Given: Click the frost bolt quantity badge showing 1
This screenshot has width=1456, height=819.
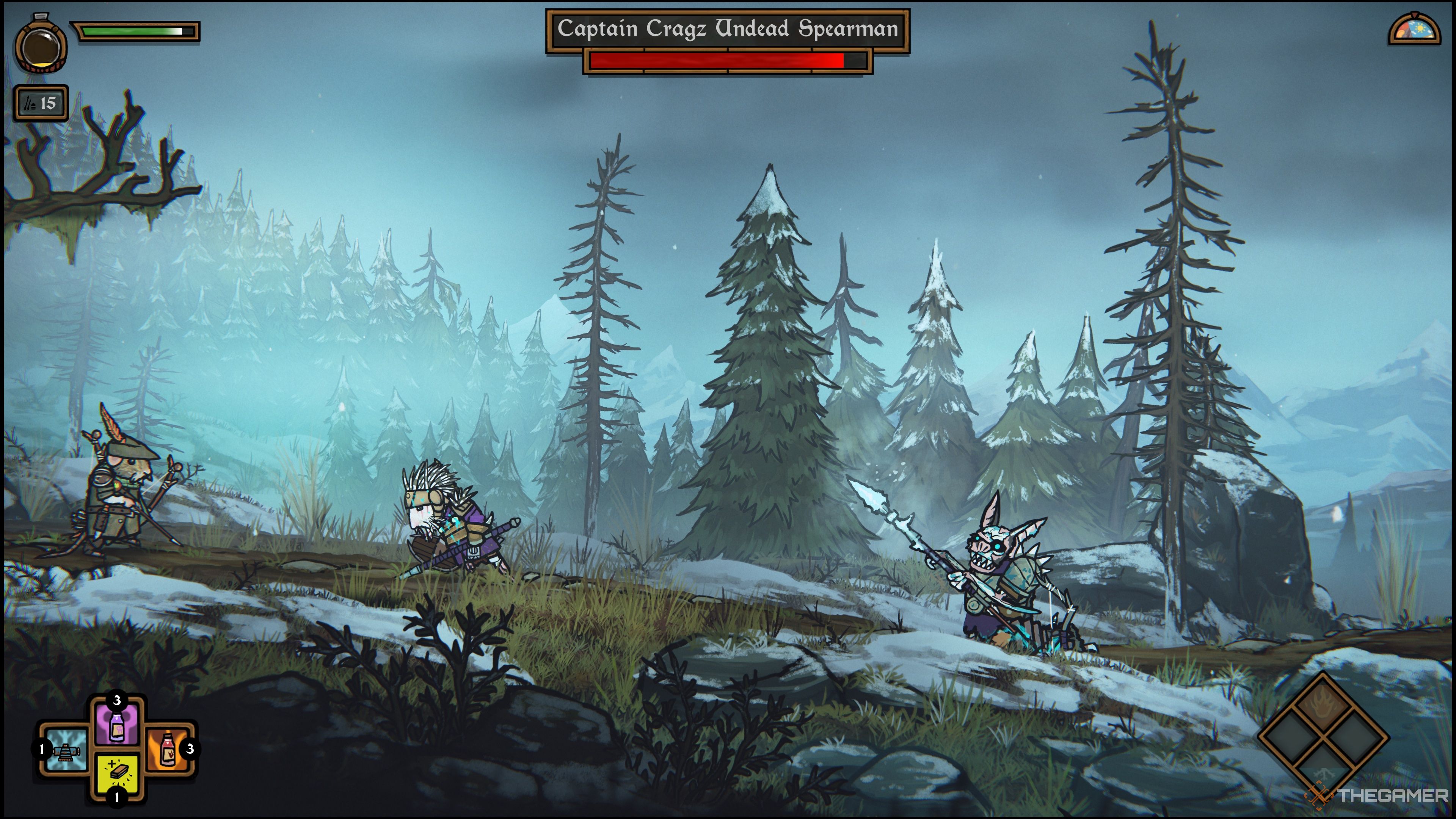Looking at the screenshot, I should click(42, 750).
